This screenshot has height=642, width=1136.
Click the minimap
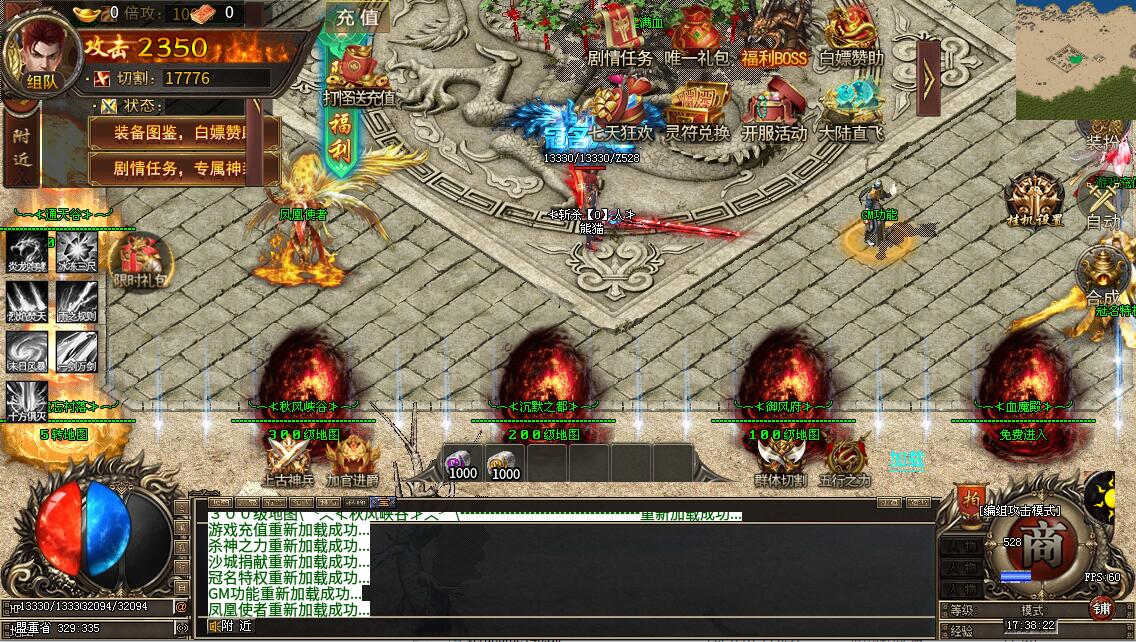1075,60
